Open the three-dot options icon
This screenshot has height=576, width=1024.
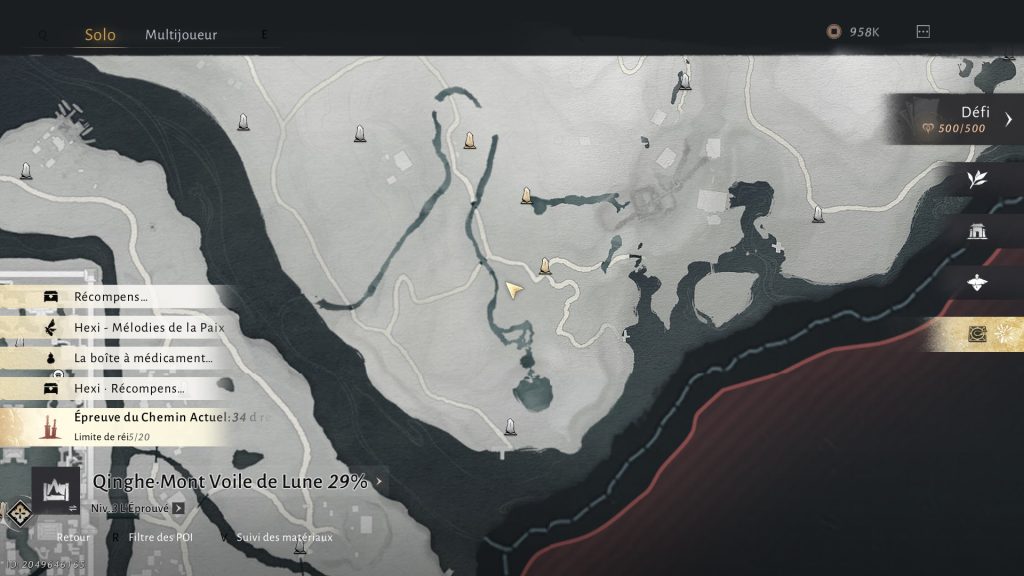tap(923, 32)
